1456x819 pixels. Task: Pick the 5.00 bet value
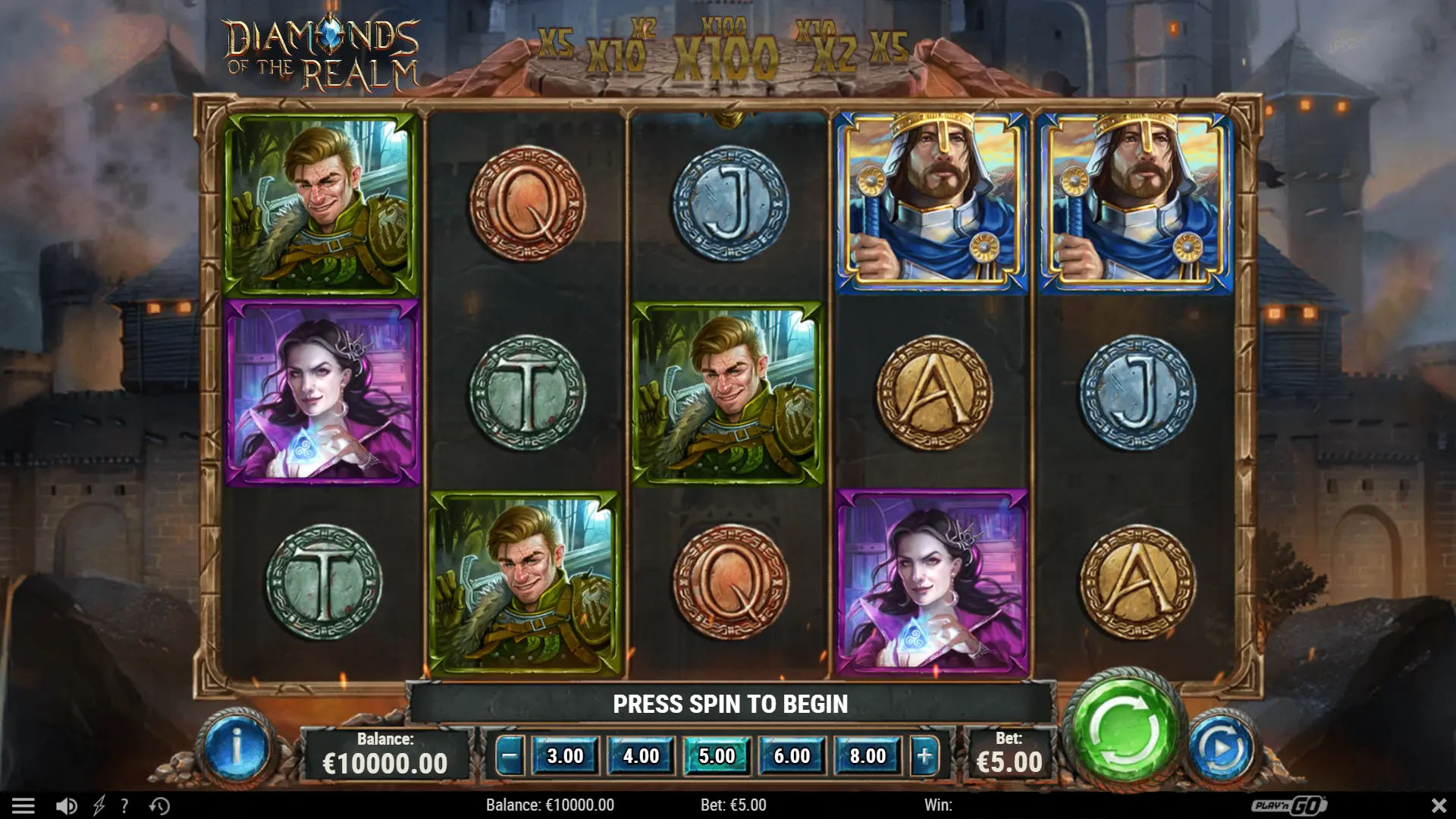717,756
